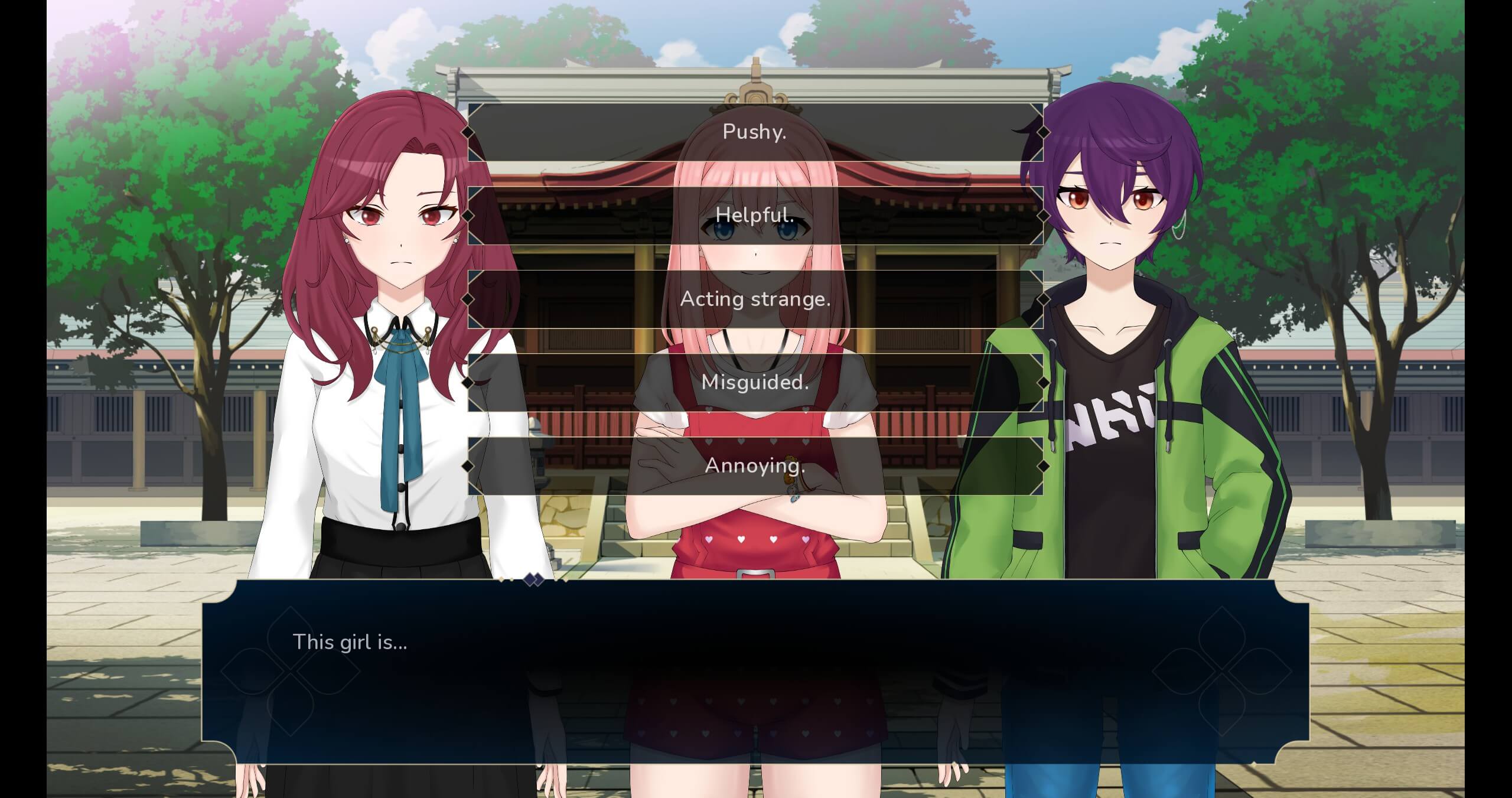Select the "Helpful." dialogue choice

click(x=755, y=216)
